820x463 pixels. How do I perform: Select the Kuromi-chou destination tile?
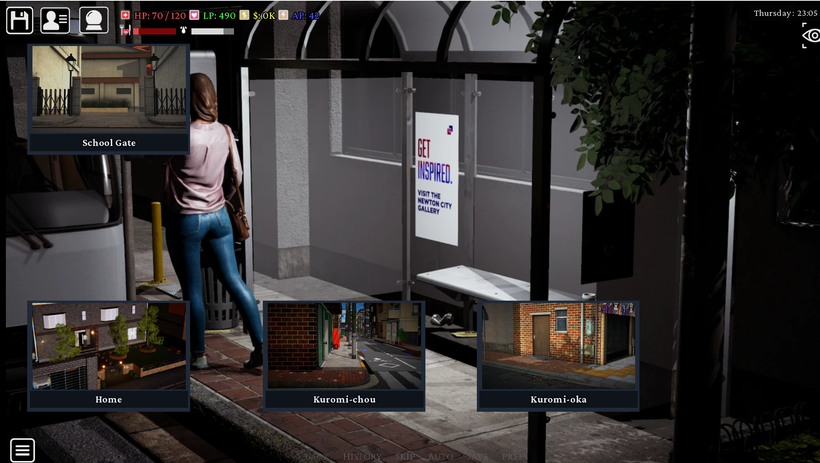pos(344,355)
